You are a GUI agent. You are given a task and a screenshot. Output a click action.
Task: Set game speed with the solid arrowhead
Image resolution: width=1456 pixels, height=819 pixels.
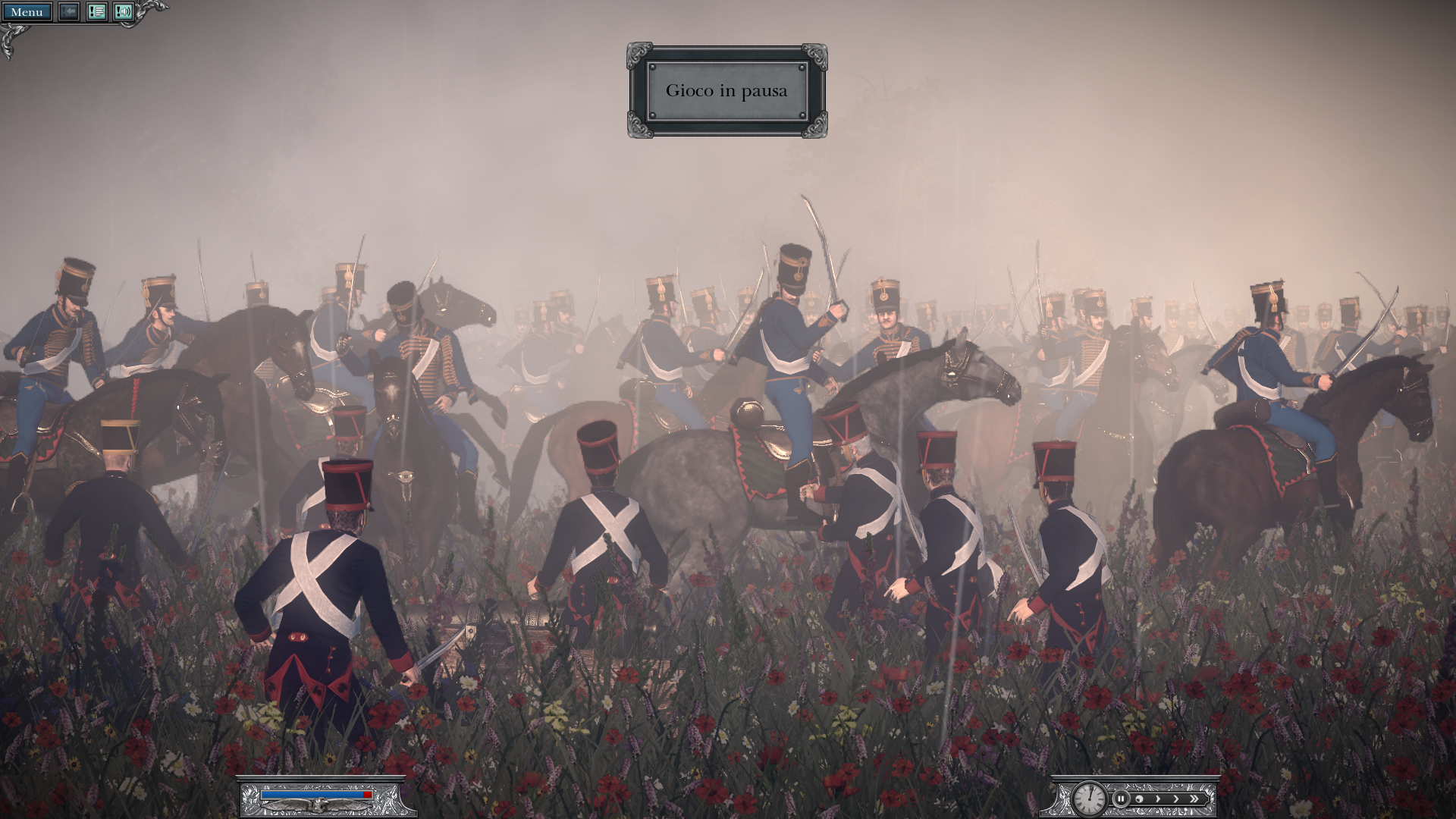(1158, 799)
